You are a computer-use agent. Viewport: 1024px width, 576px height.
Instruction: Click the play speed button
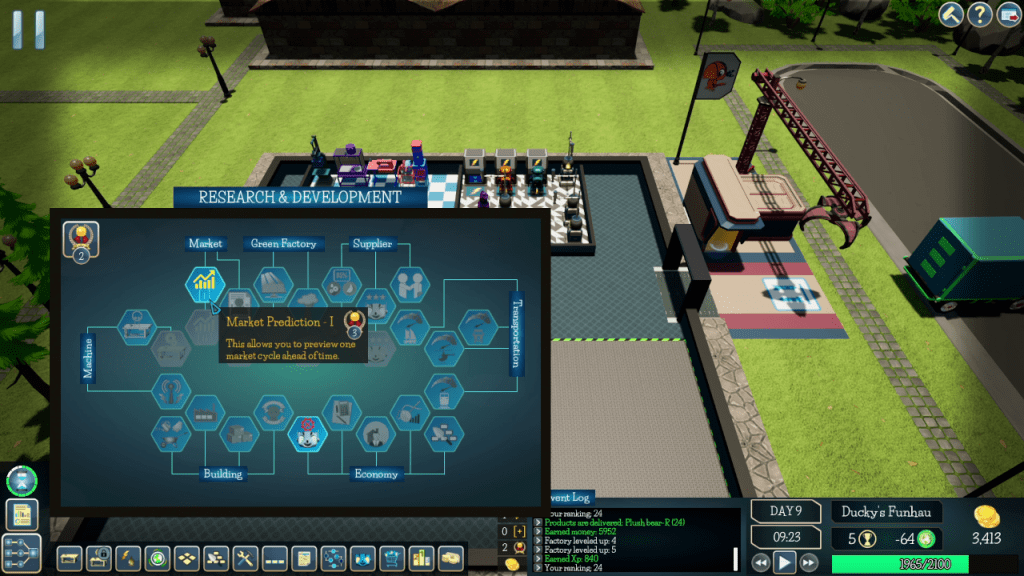pos(785,563)
